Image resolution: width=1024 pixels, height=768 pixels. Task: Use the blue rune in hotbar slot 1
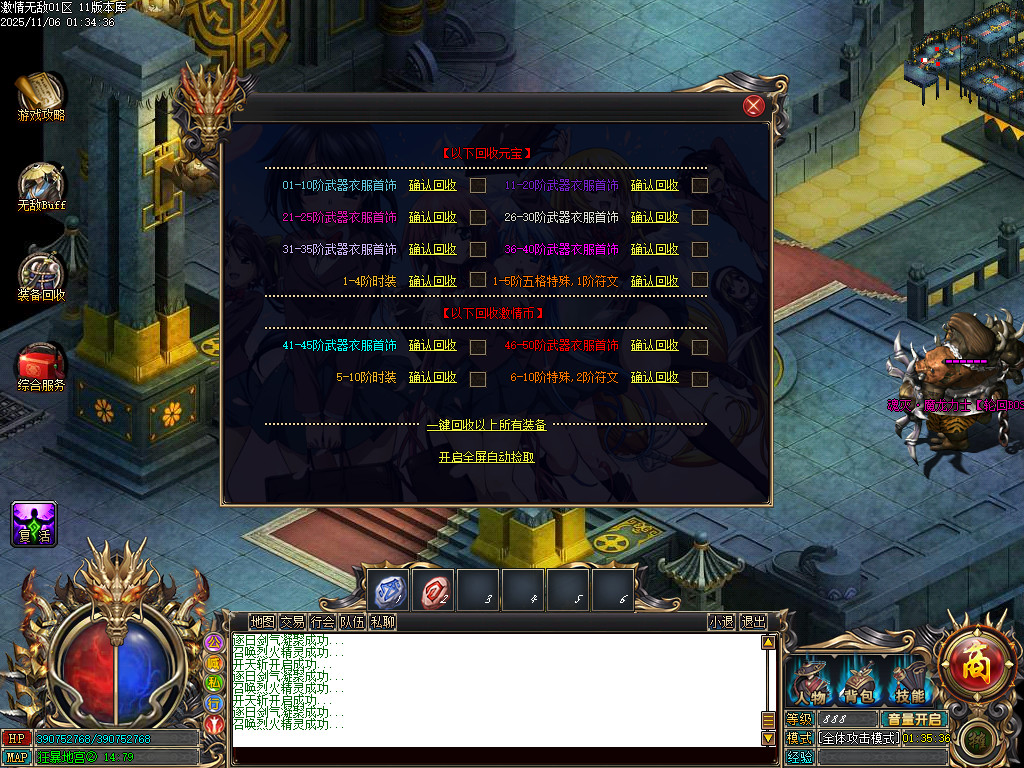pyautogui.click(x=387, y=590)
